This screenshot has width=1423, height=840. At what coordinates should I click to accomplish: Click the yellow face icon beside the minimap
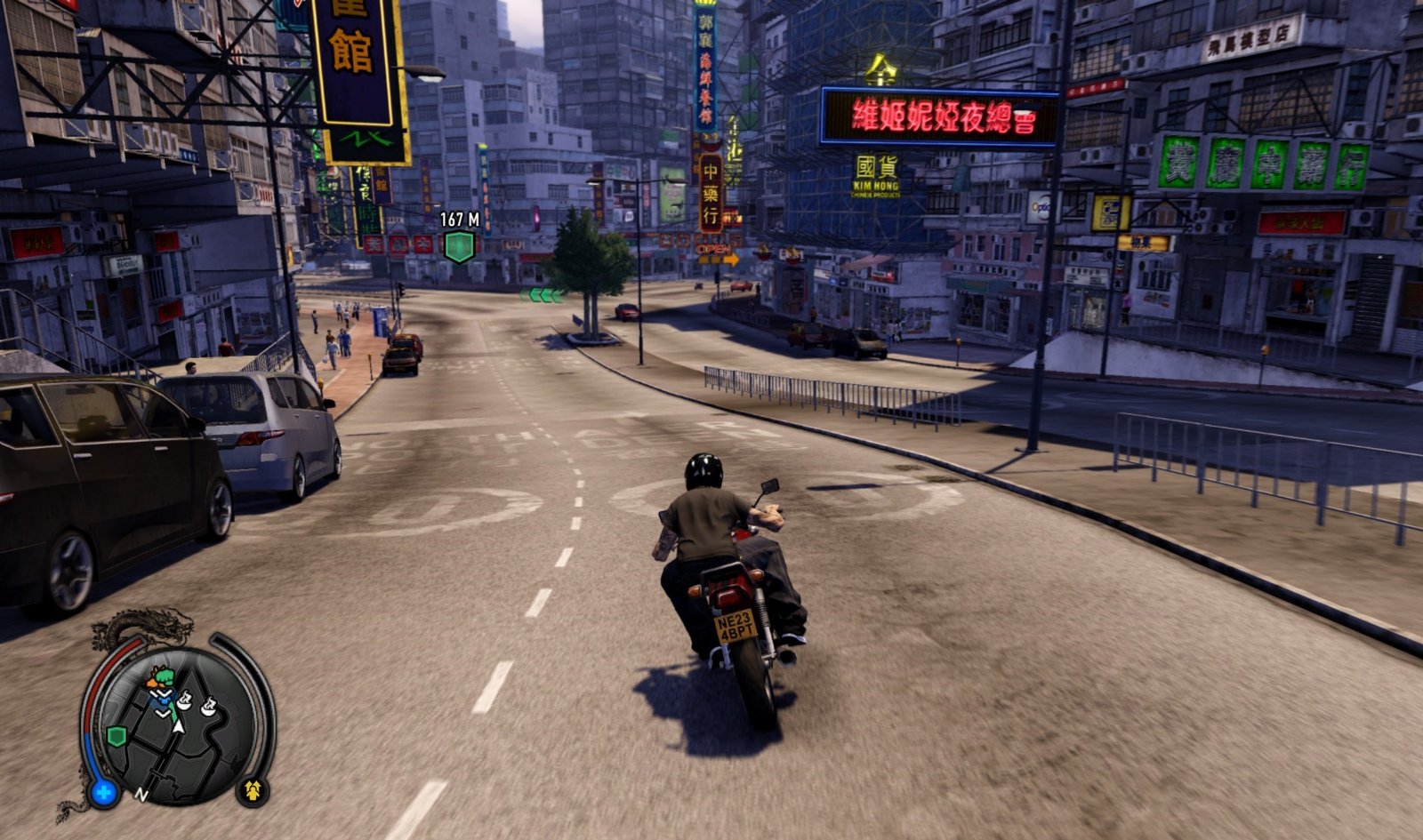click(252, 790)
